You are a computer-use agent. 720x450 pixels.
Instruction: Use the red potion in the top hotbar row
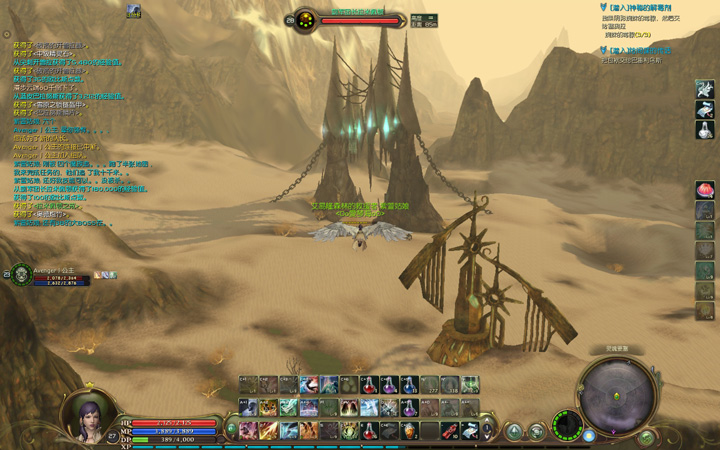[369, 385]
